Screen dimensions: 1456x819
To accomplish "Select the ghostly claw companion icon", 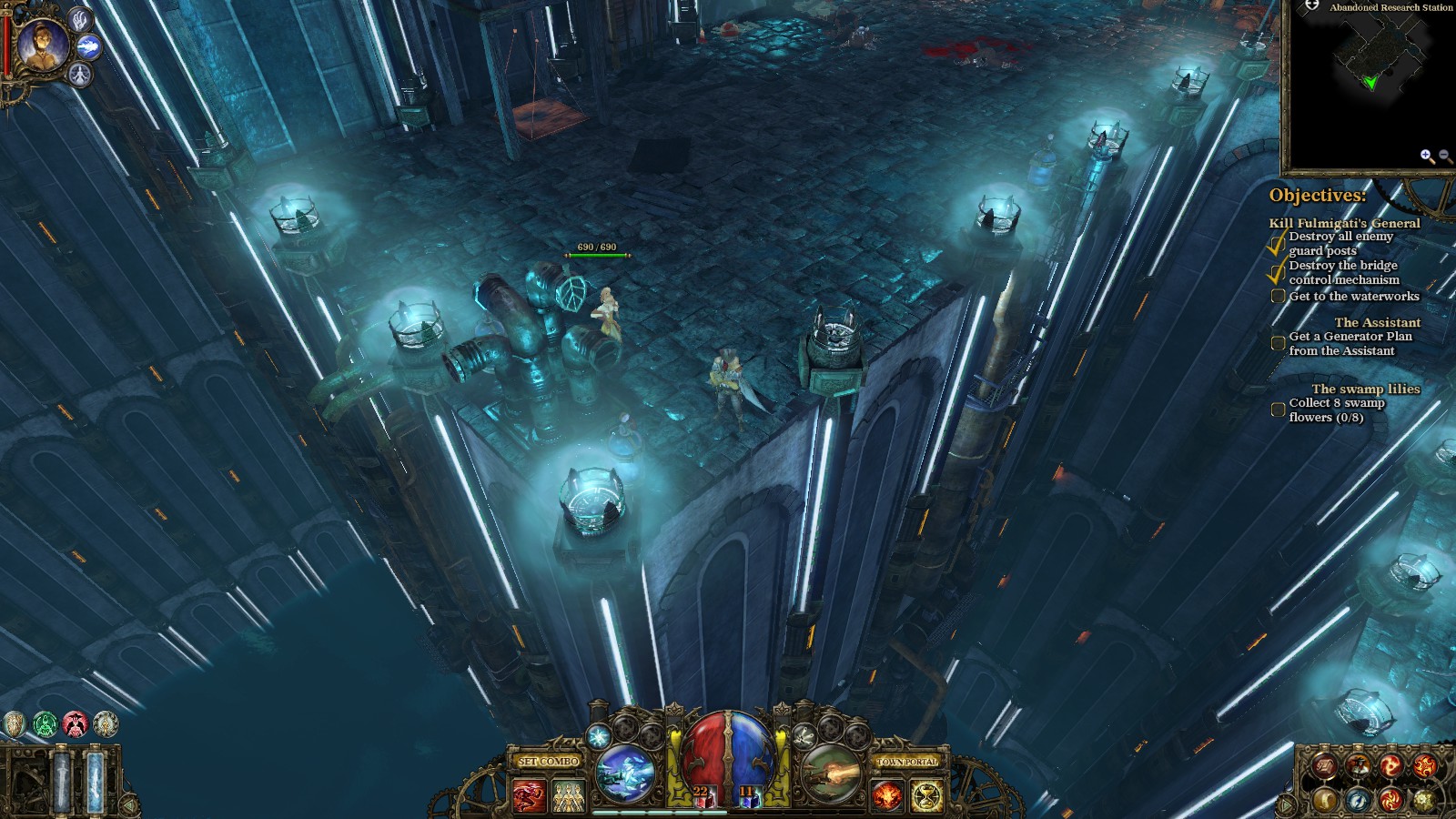I will (x=81, y=19).
